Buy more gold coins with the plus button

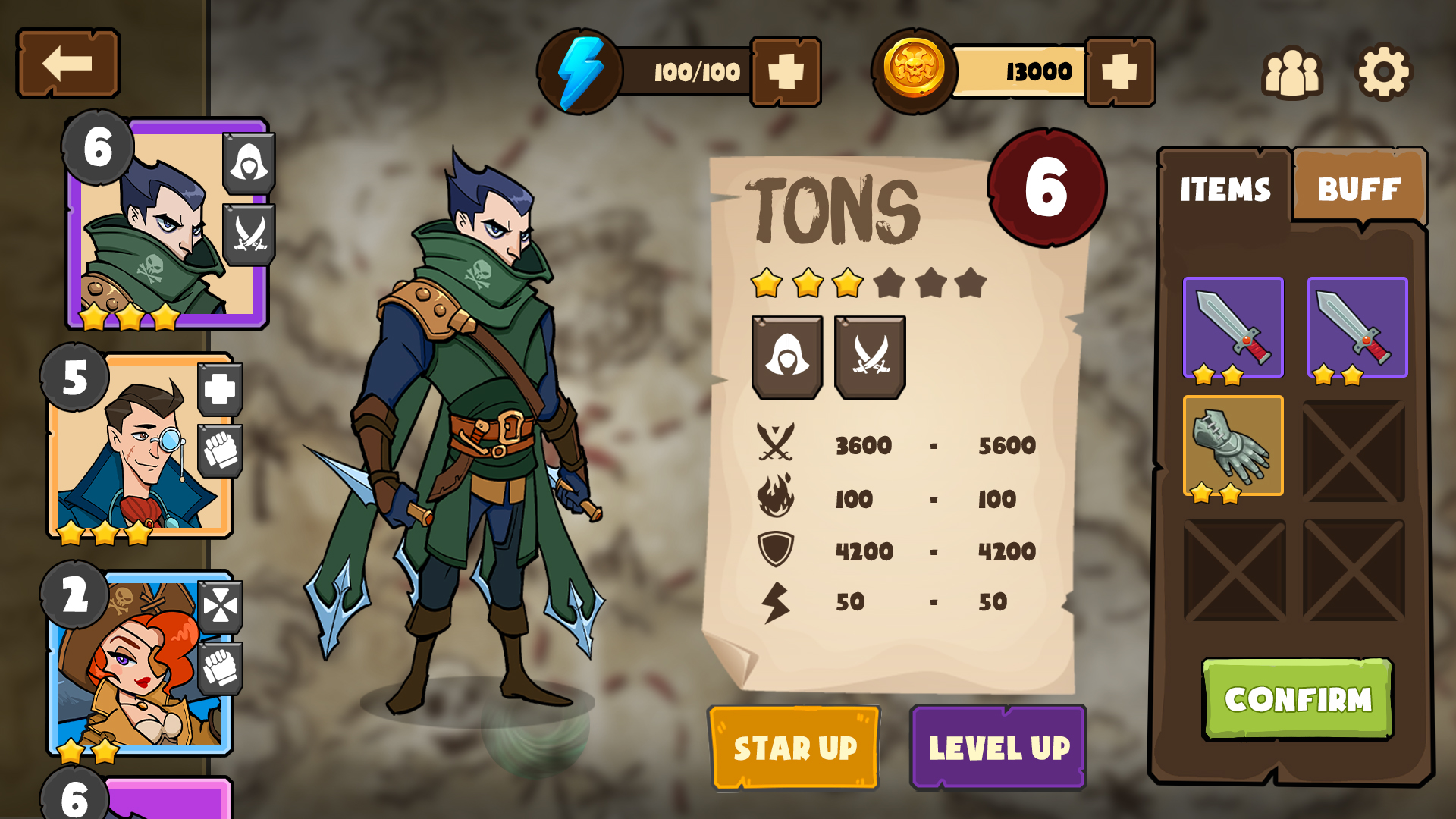(1119, 72)
